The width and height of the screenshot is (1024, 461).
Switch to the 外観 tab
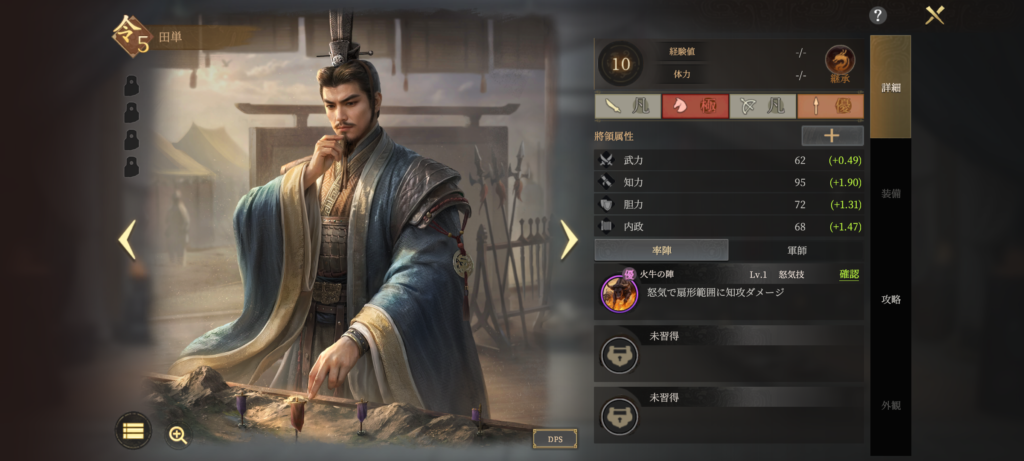[x=890, y=405]
